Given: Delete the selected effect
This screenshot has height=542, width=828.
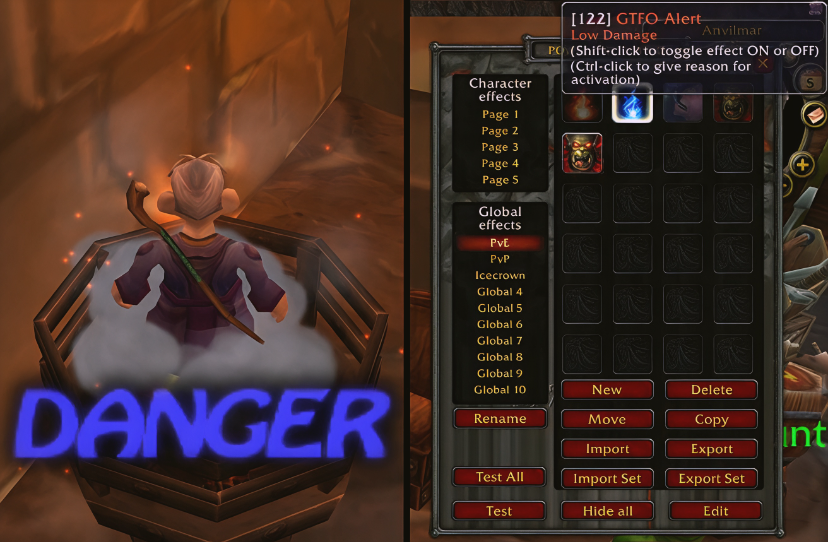Looking at the screenshot, I should (x=711, y=390).
